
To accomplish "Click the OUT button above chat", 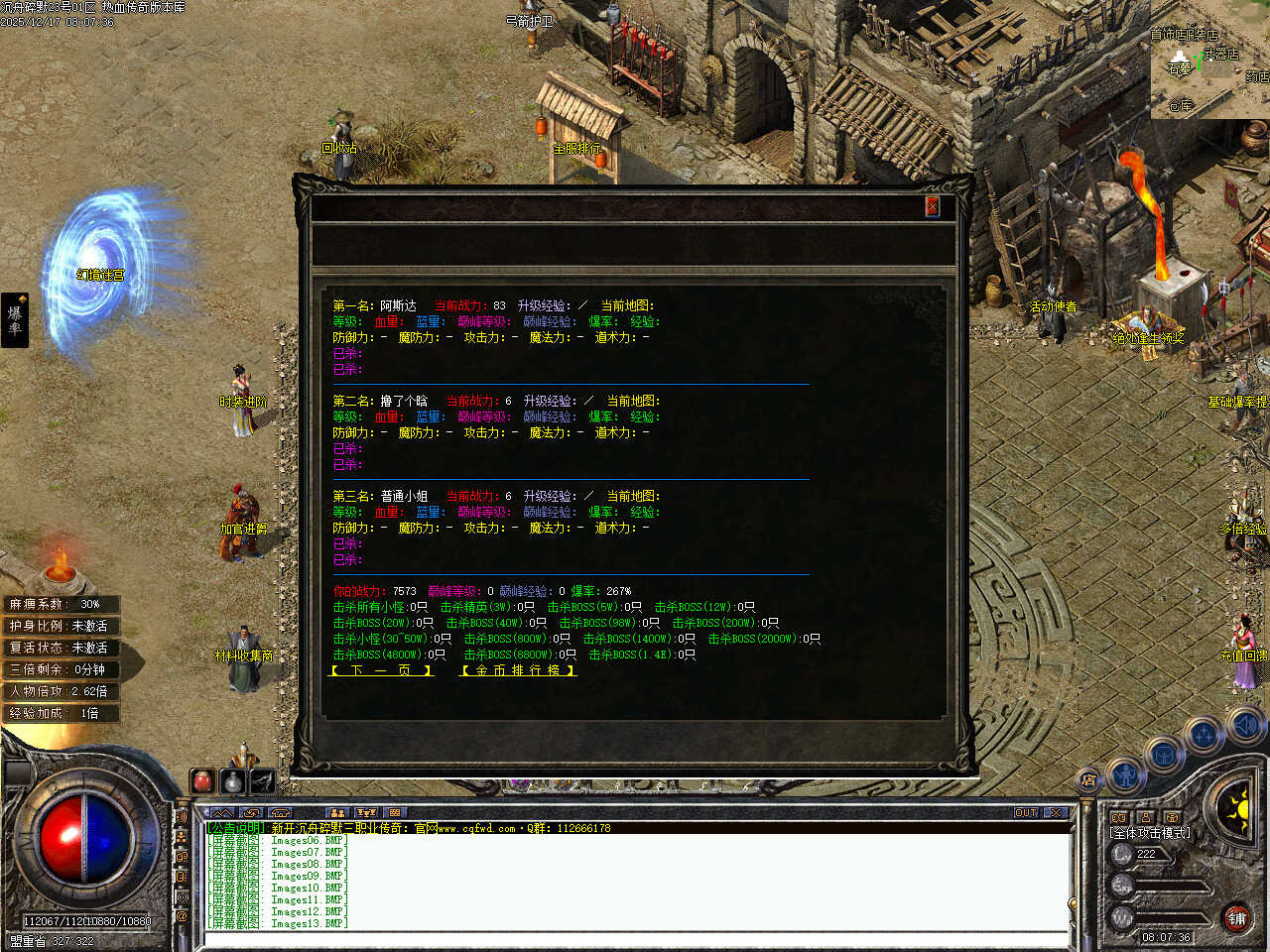I will tap(1026, 813).
